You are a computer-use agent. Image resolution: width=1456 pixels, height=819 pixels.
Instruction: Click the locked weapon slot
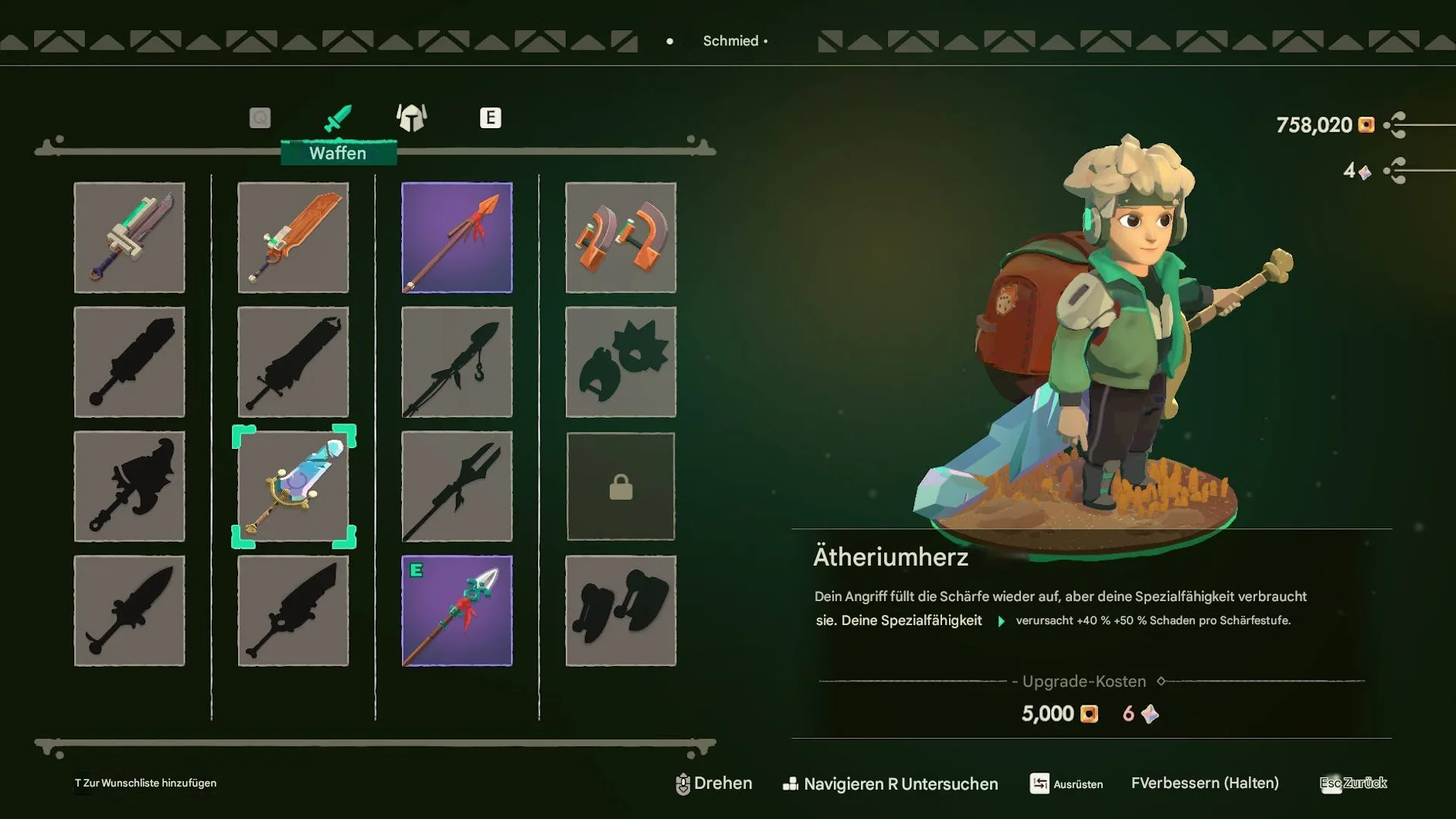click(x=621, y=487)
